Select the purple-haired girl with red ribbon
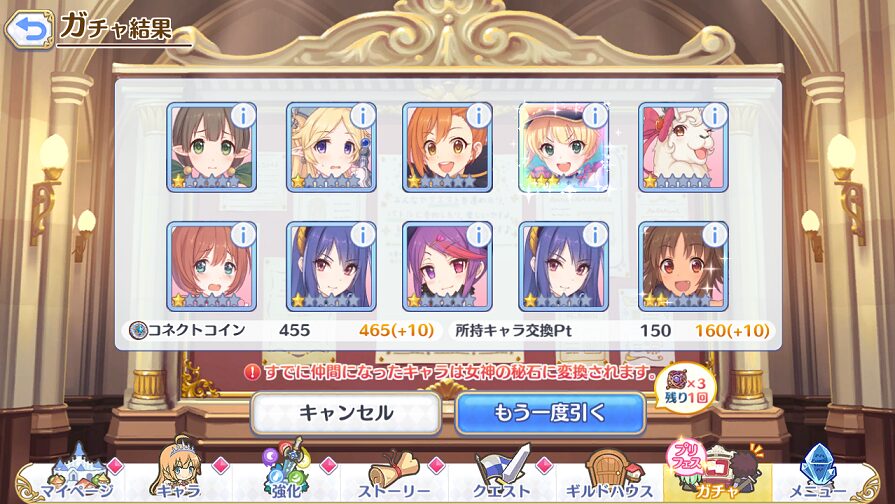The width and height of the screenshot is (895, 504). 447,266
